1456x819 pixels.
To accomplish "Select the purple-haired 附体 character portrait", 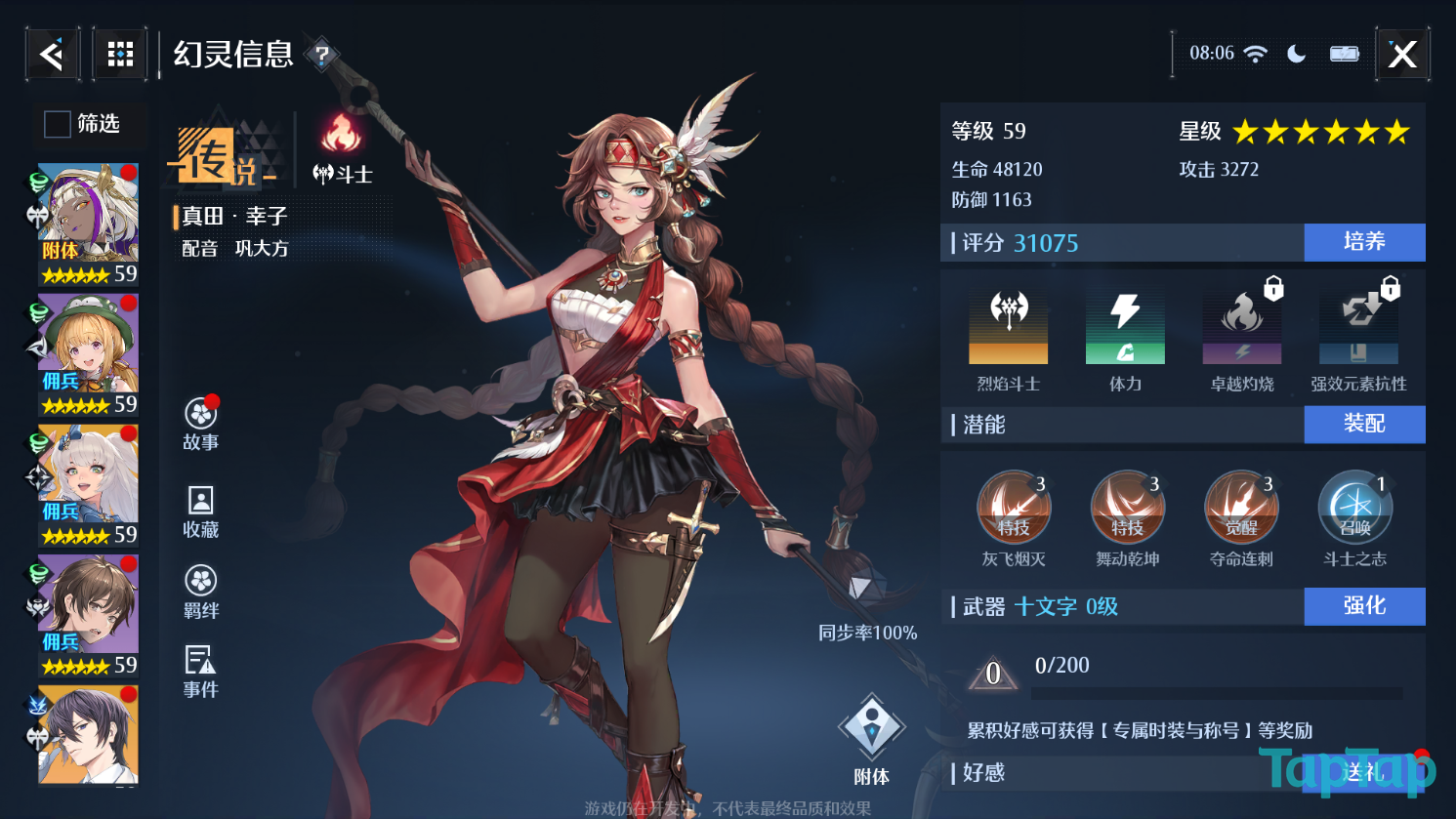I will [x=88, y=224].
